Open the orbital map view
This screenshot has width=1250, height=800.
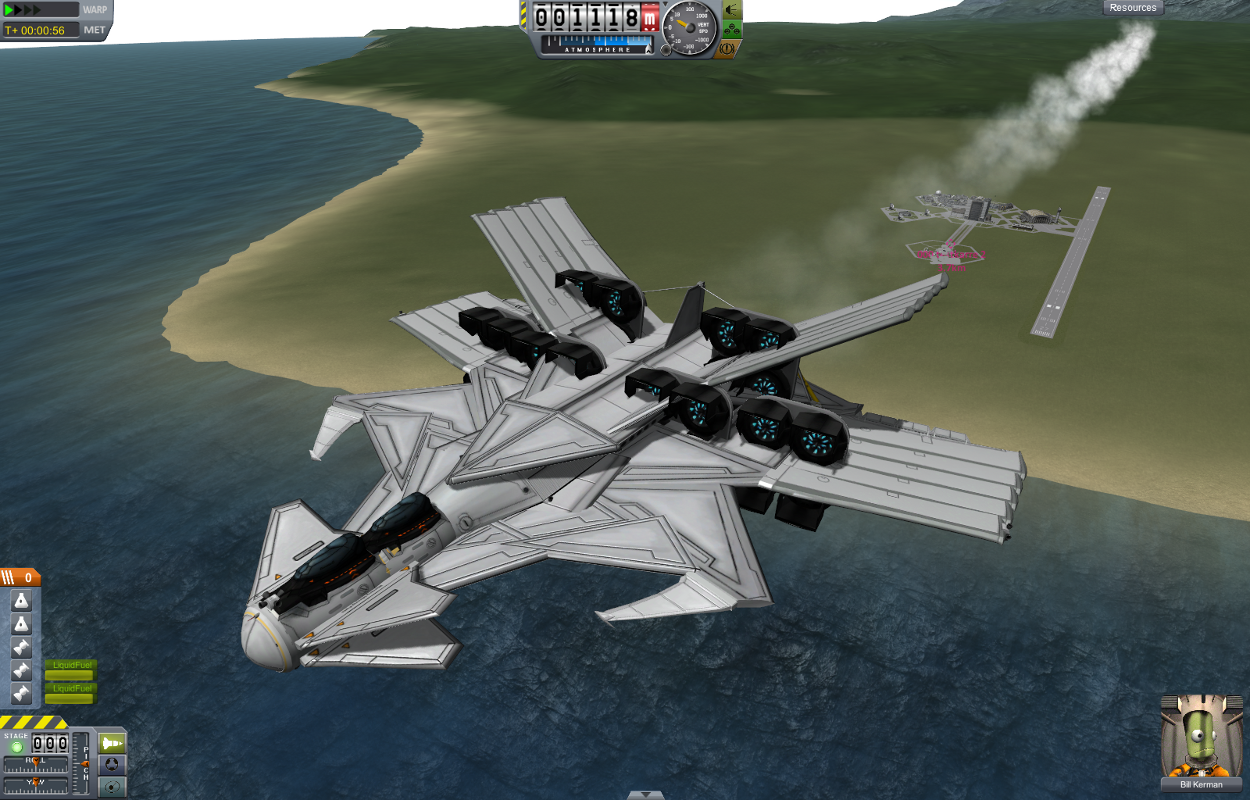coord(112,787)
